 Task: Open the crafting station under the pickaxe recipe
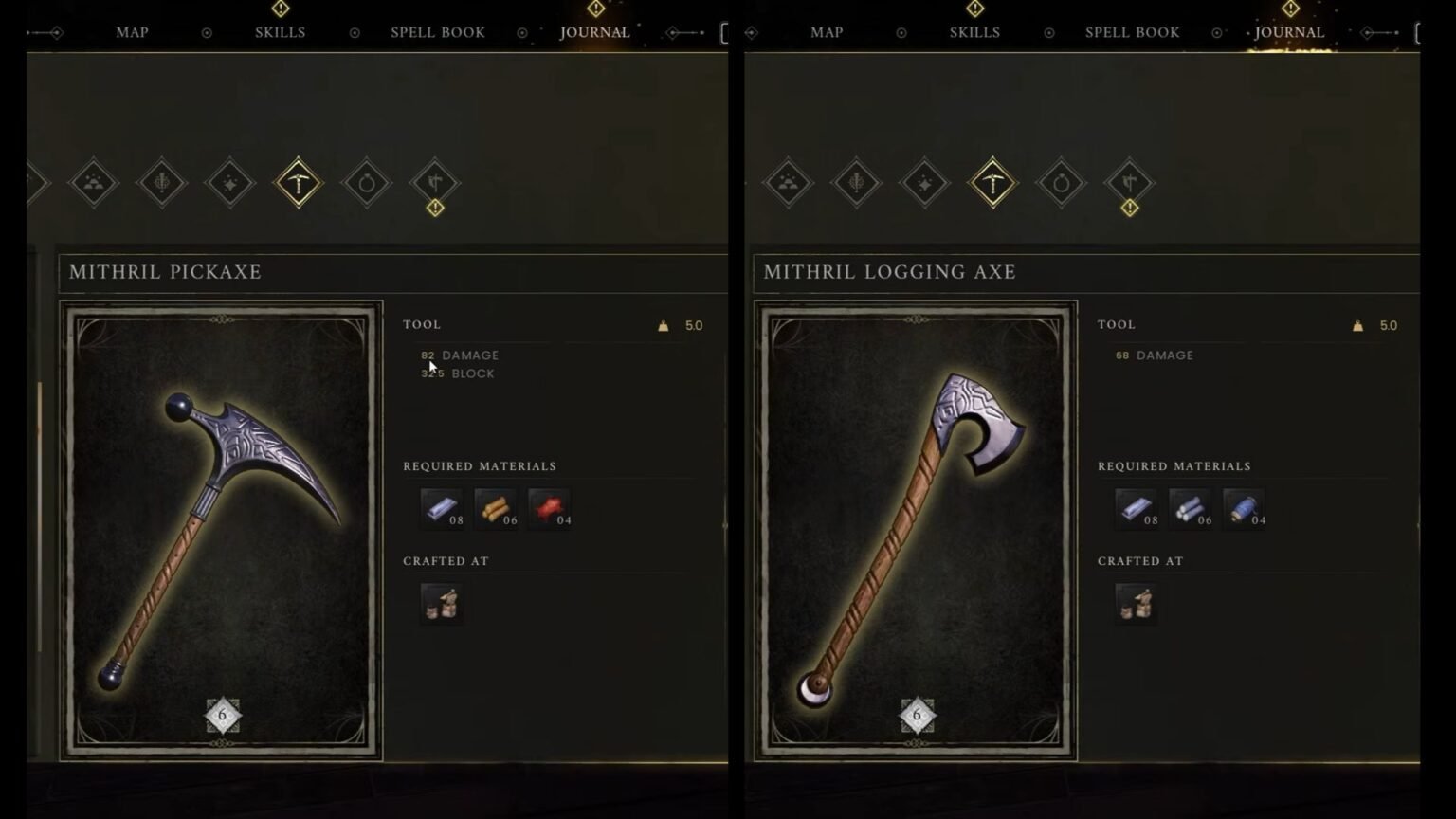442,603
